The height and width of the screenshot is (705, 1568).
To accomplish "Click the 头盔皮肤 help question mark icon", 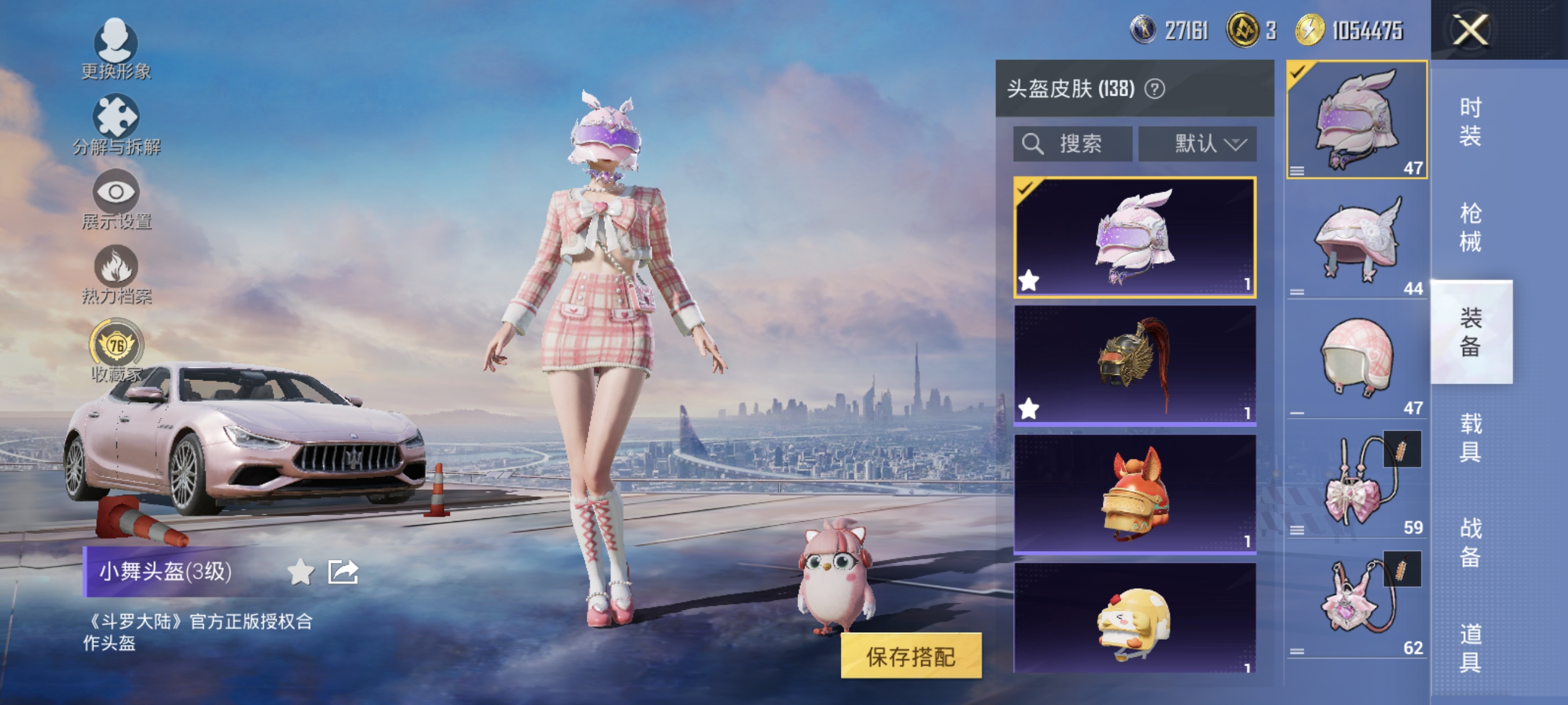I will pyautogui.click(x=1155, y=88).
